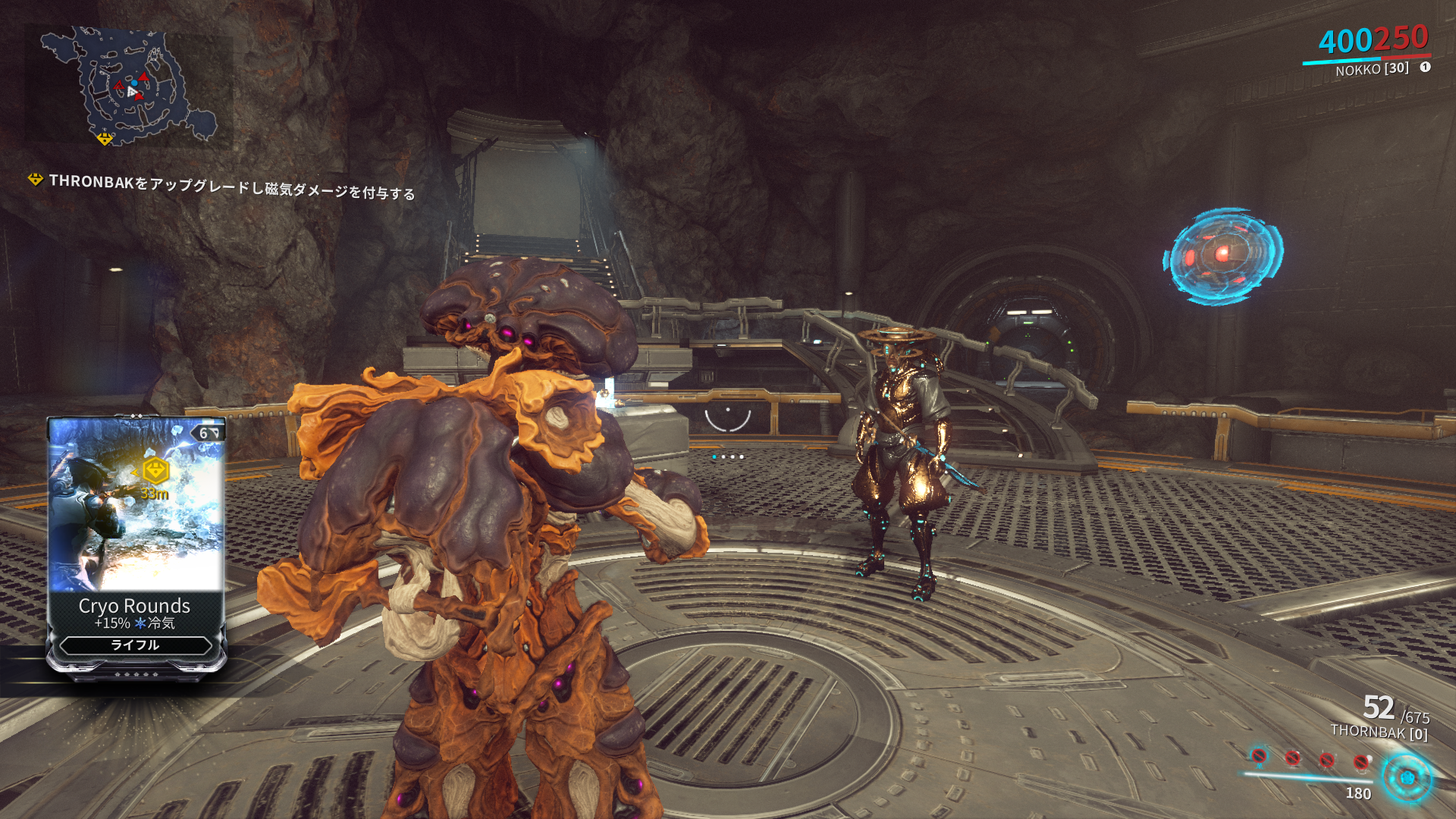The width and height of the screenshot is (1456, 819).
Task: Select the yellow objective marker on the minimap
Action: [105, 139]
